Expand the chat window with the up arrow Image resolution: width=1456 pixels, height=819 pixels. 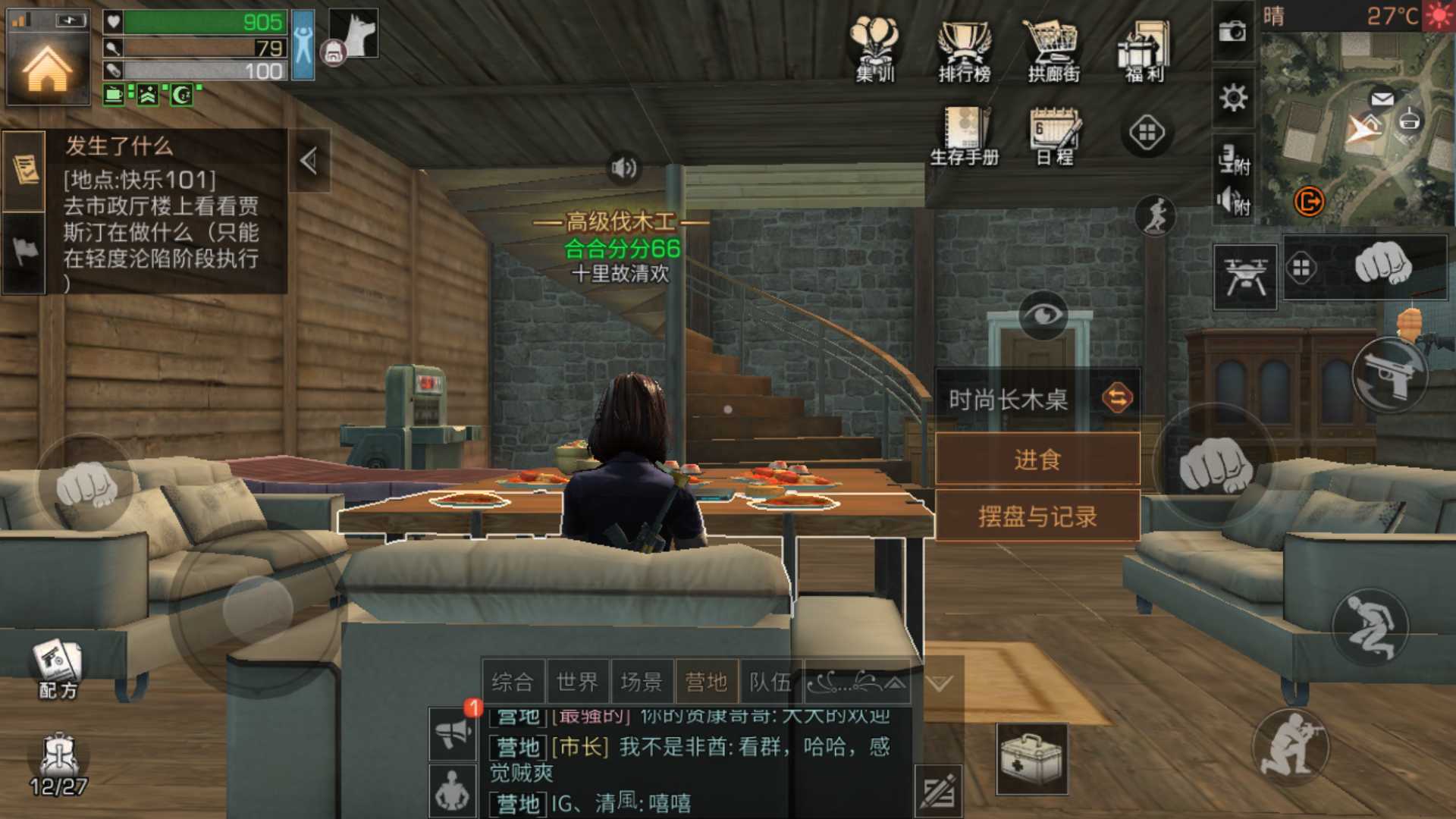(x=895, y=682)
